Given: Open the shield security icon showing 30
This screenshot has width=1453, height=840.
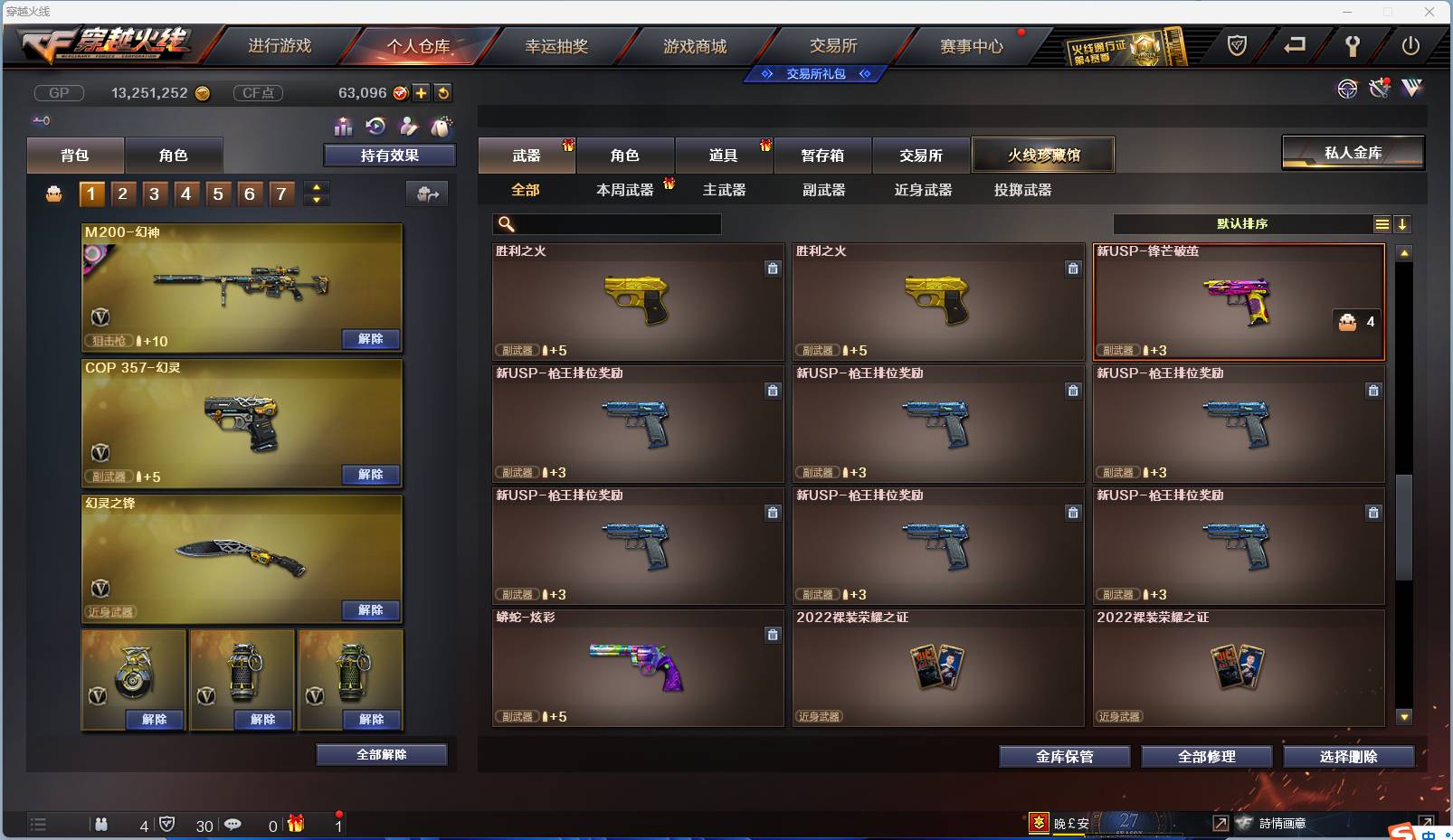Looking at the screenshot, I should pos(168,825).
